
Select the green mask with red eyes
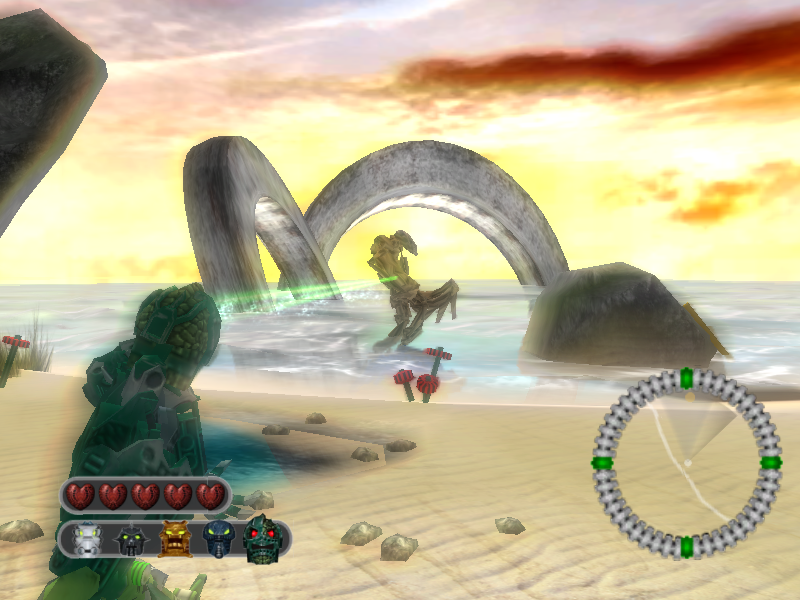pos(263,538)
